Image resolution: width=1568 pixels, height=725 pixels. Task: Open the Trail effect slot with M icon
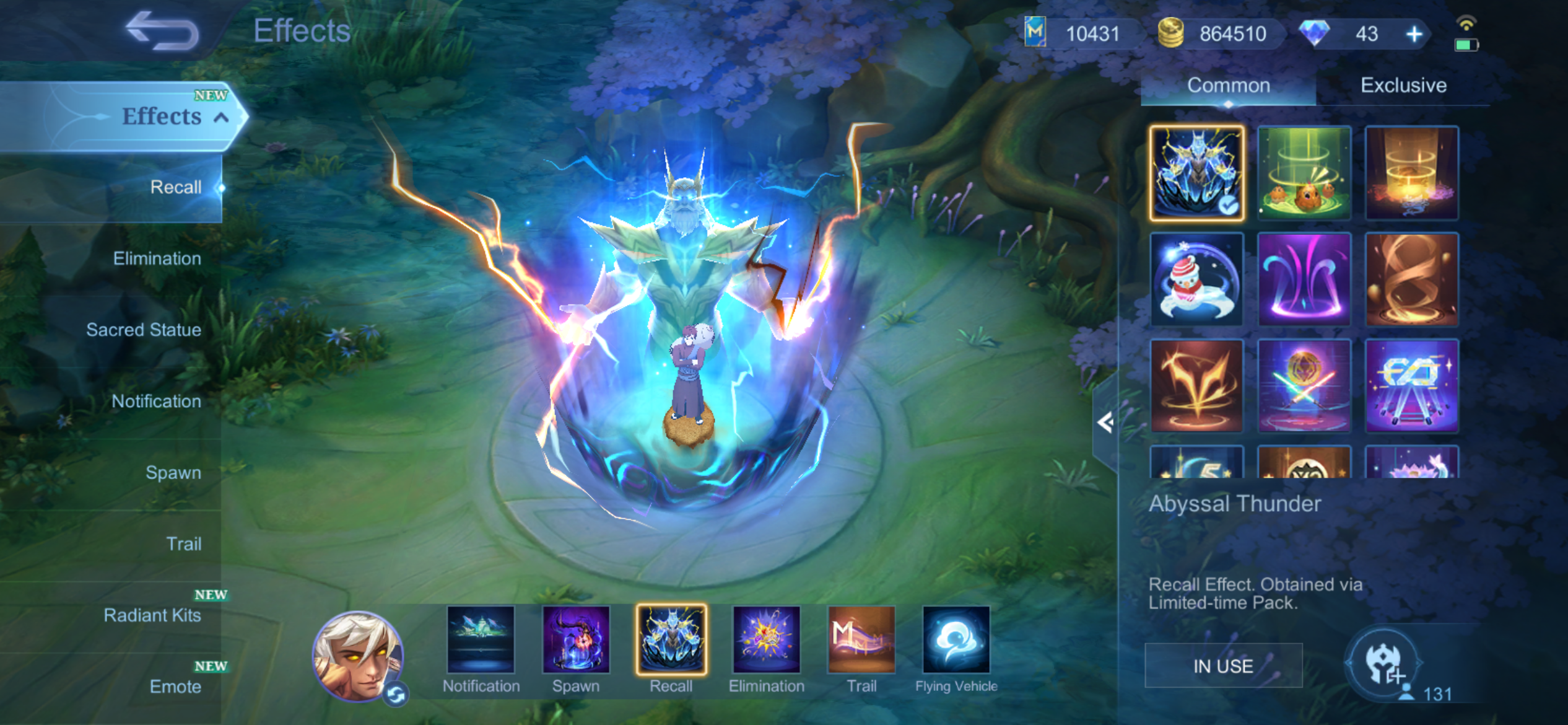pos(861,641)
